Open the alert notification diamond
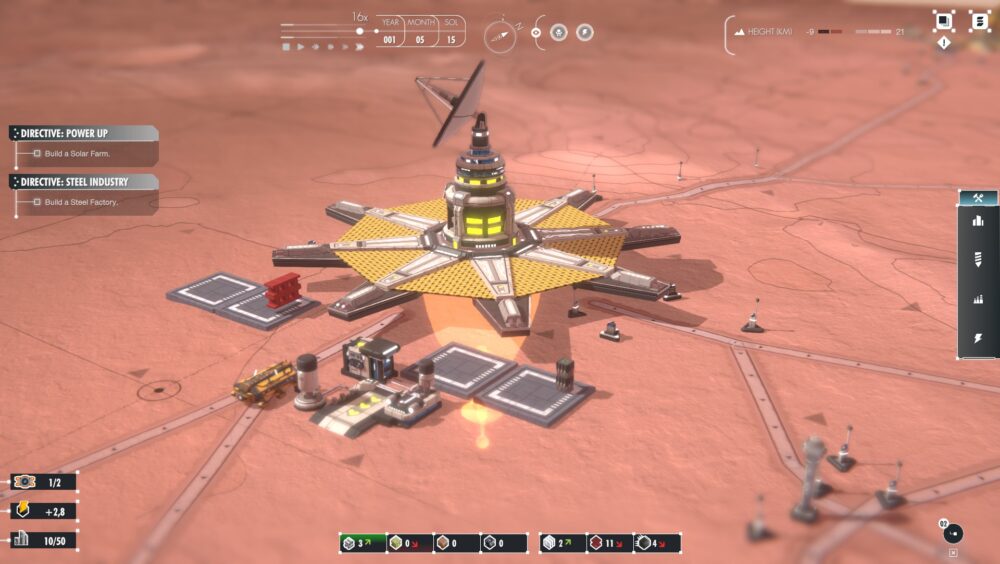 point(944,44)
